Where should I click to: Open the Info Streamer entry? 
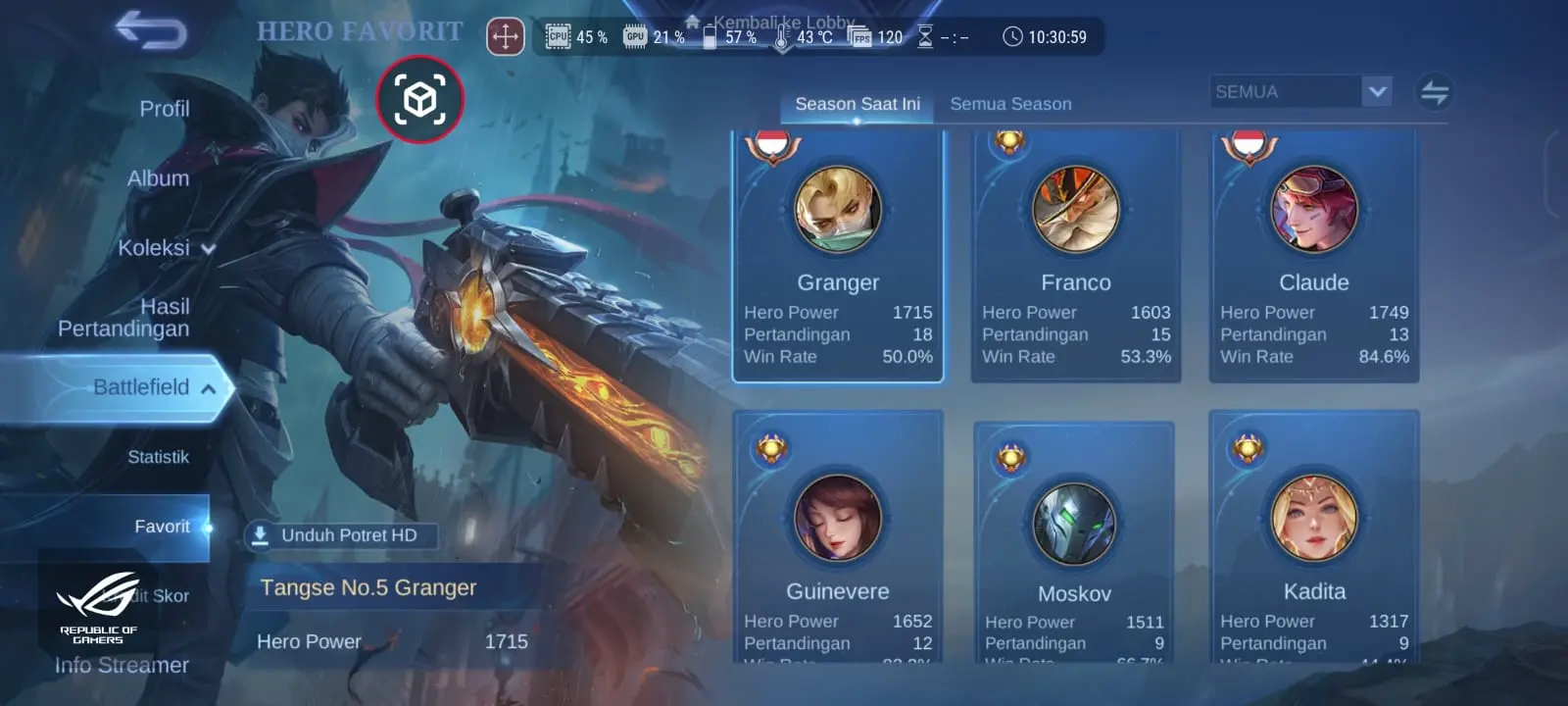coord(122,665)
